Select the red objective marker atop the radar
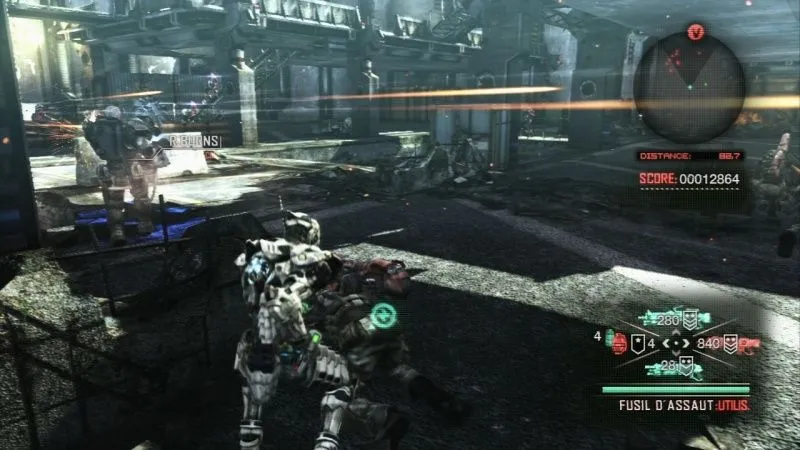The image size is (800, 450). click(x=697, y=32)
